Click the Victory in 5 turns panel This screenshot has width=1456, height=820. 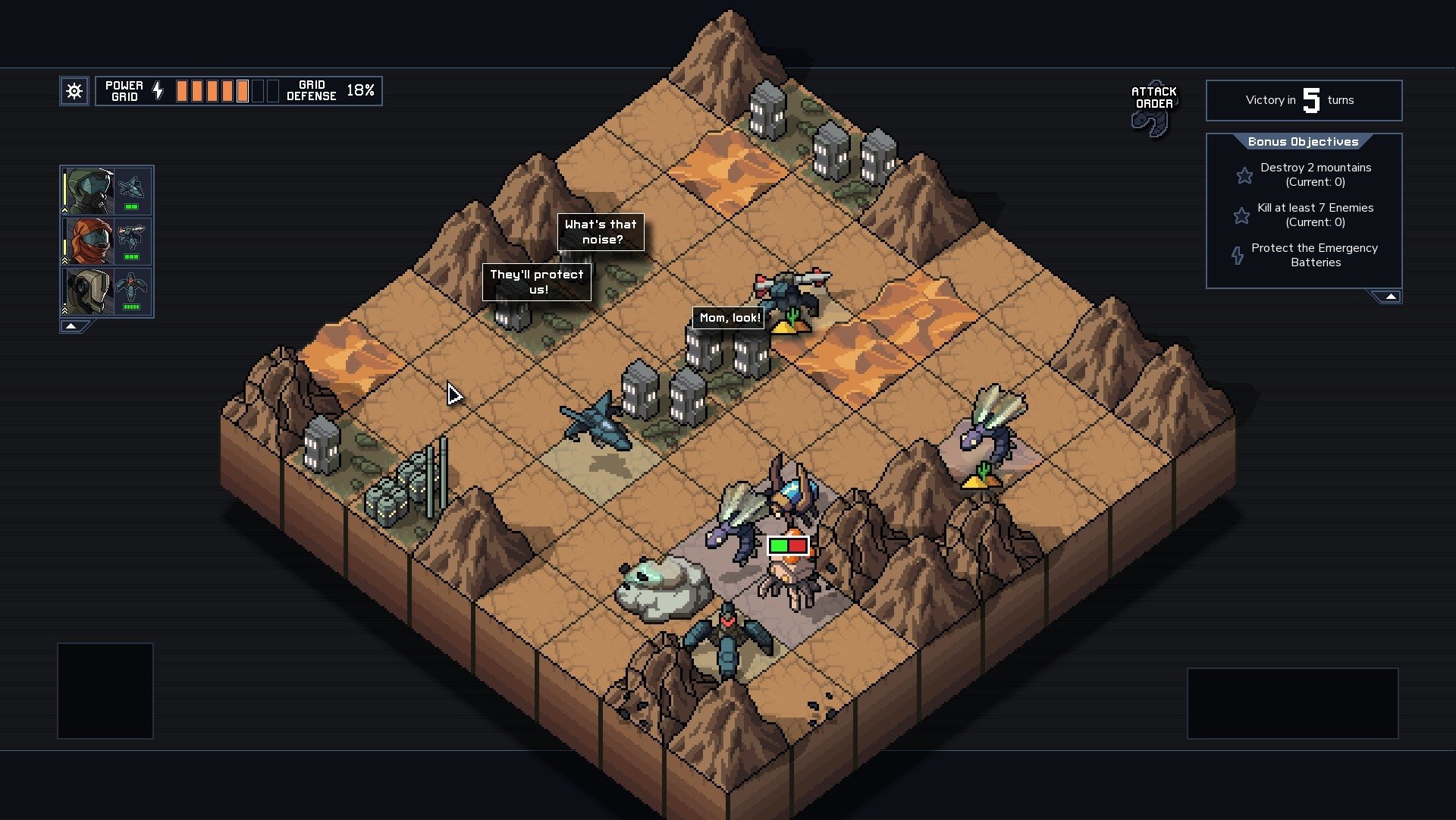(x=1303, y=100)
